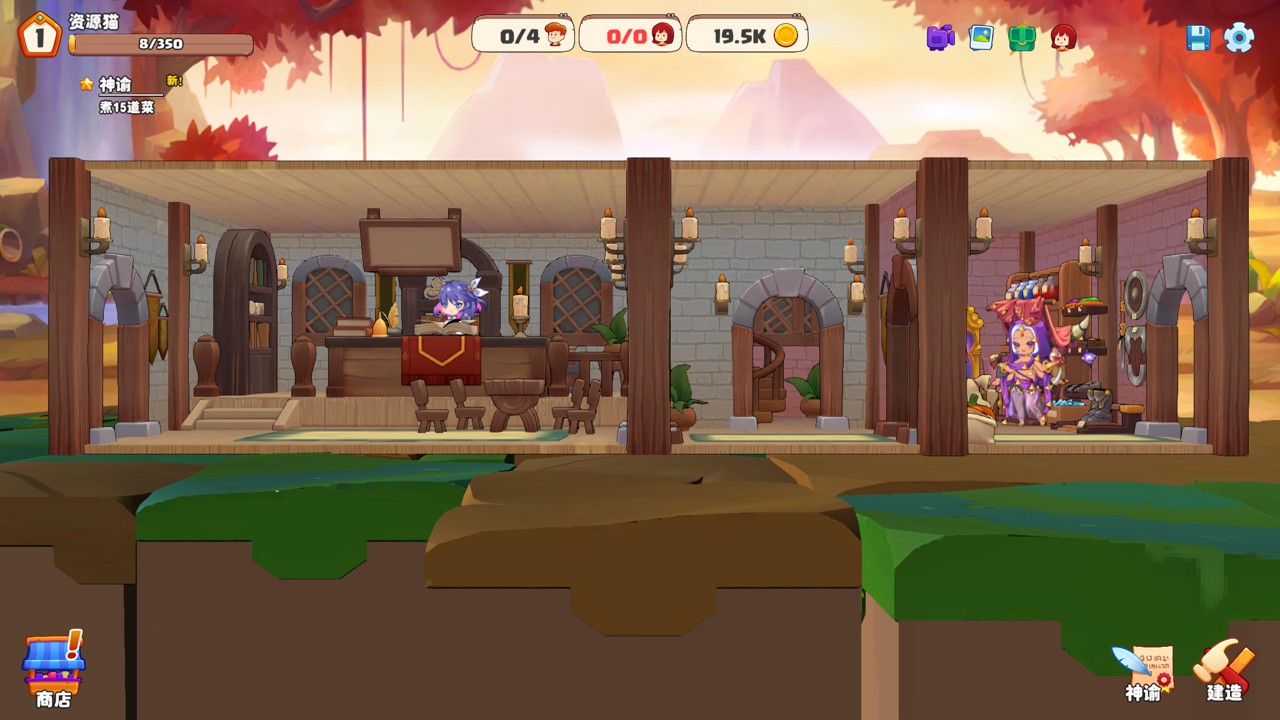Click the level 1 player badge
This screenshot has height=720, width=1280.
pyautogui.click(x=39, y=36)
